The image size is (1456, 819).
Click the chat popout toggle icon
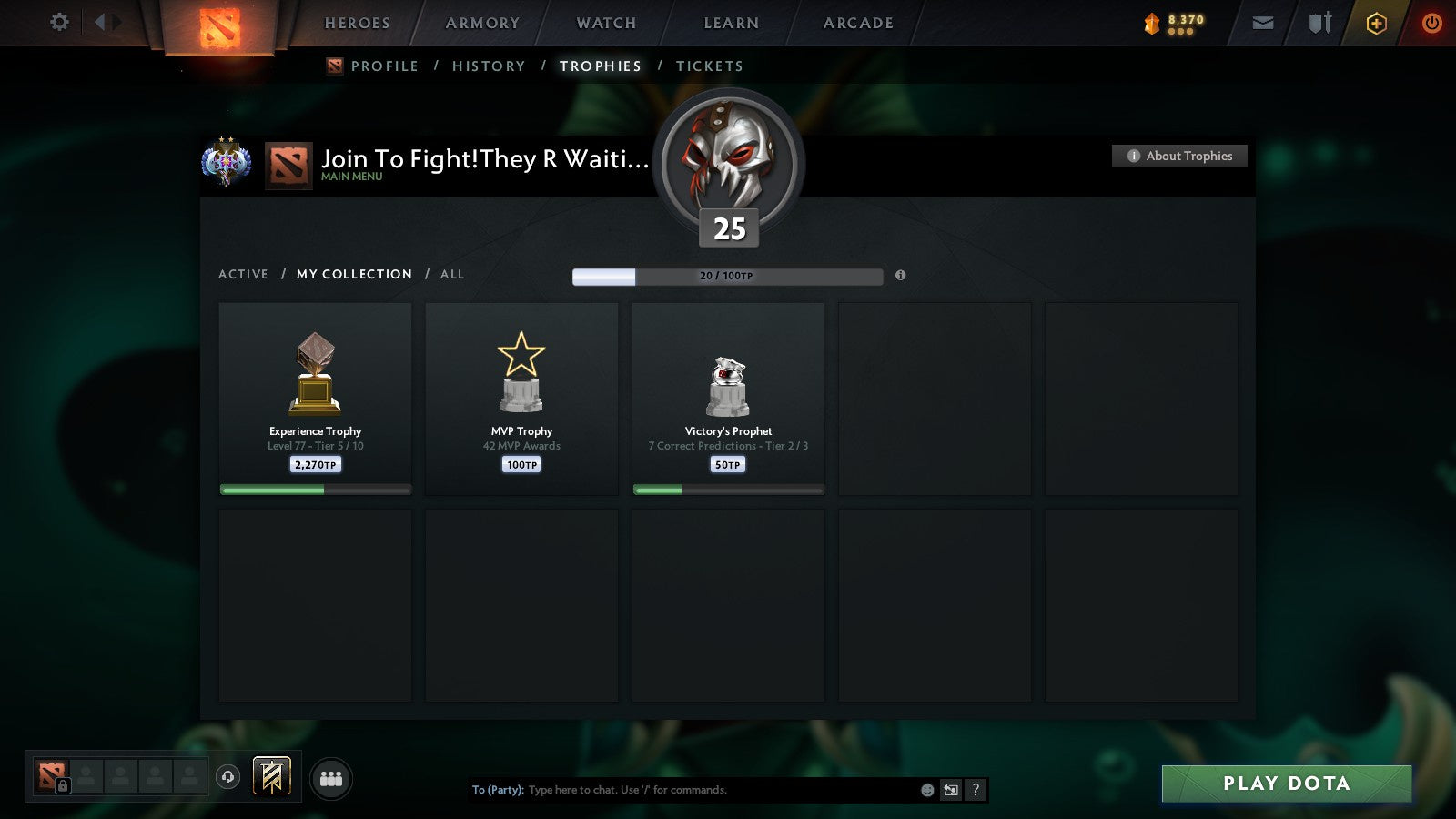pos(950,790)
